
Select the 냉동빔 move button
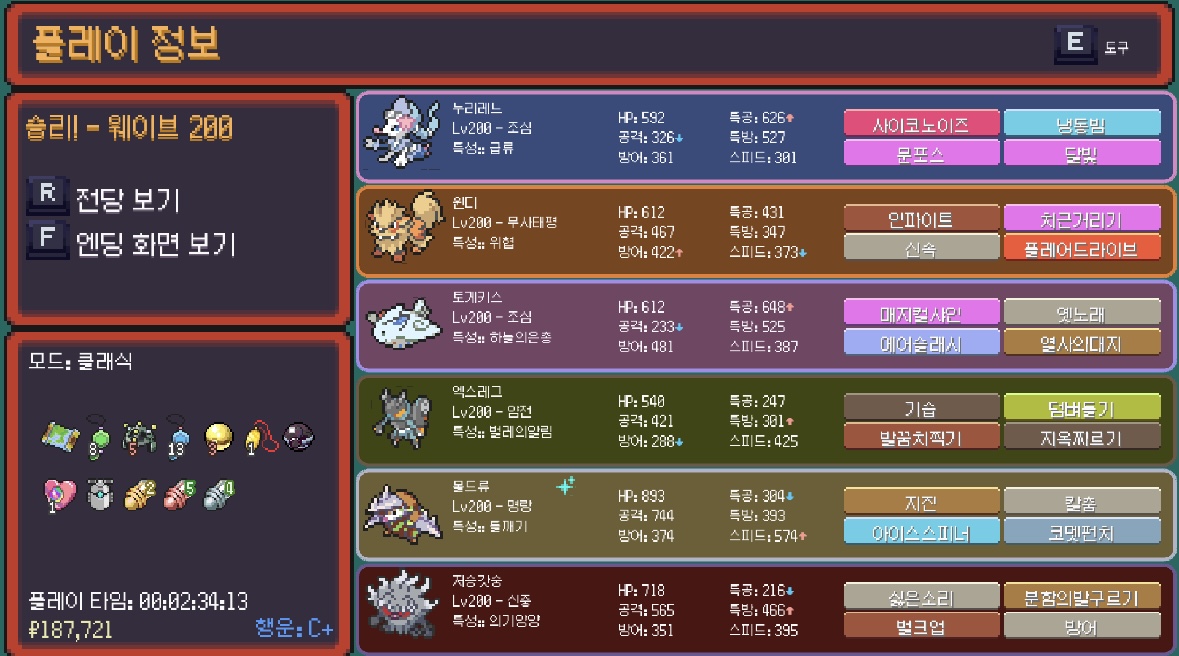coord(1082,124)
